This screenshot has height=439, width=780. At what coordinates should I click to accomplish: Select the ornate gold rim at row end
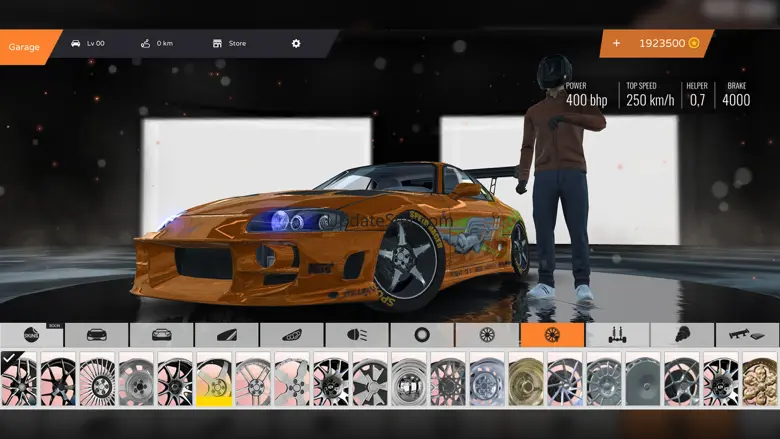tap(760, 379)
